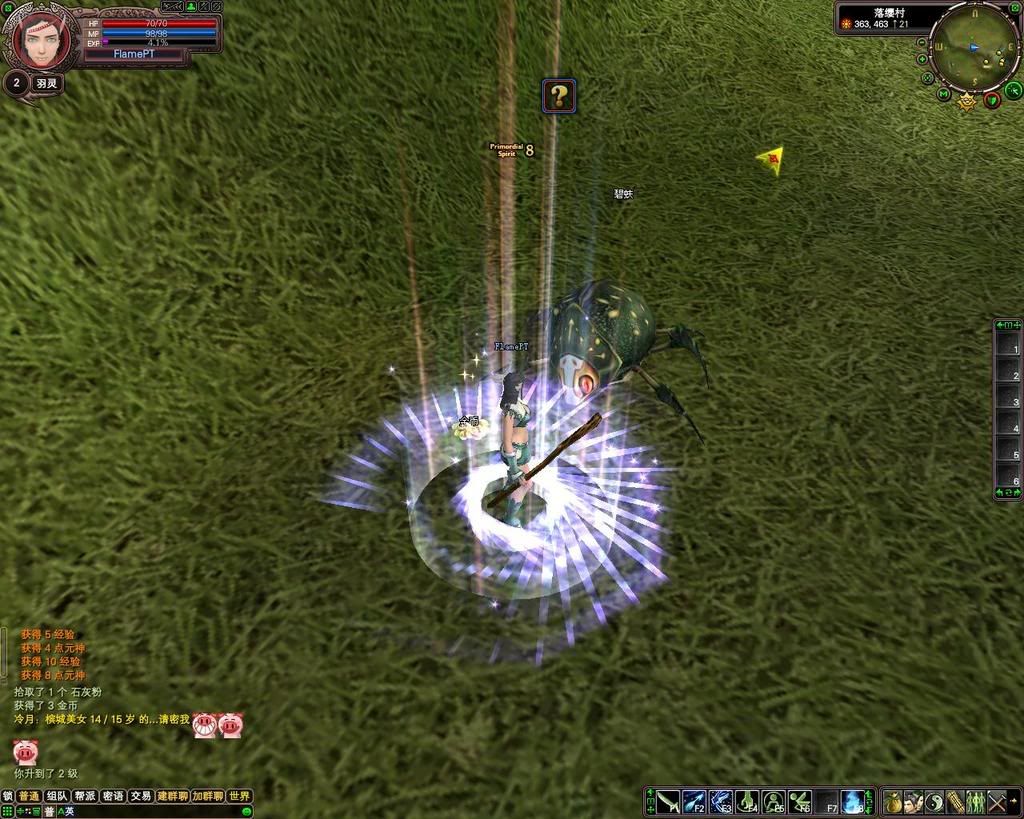Trigger the F8 blue flame skill
Viewport: 1024px width, 819px height.
pos(853,801)
